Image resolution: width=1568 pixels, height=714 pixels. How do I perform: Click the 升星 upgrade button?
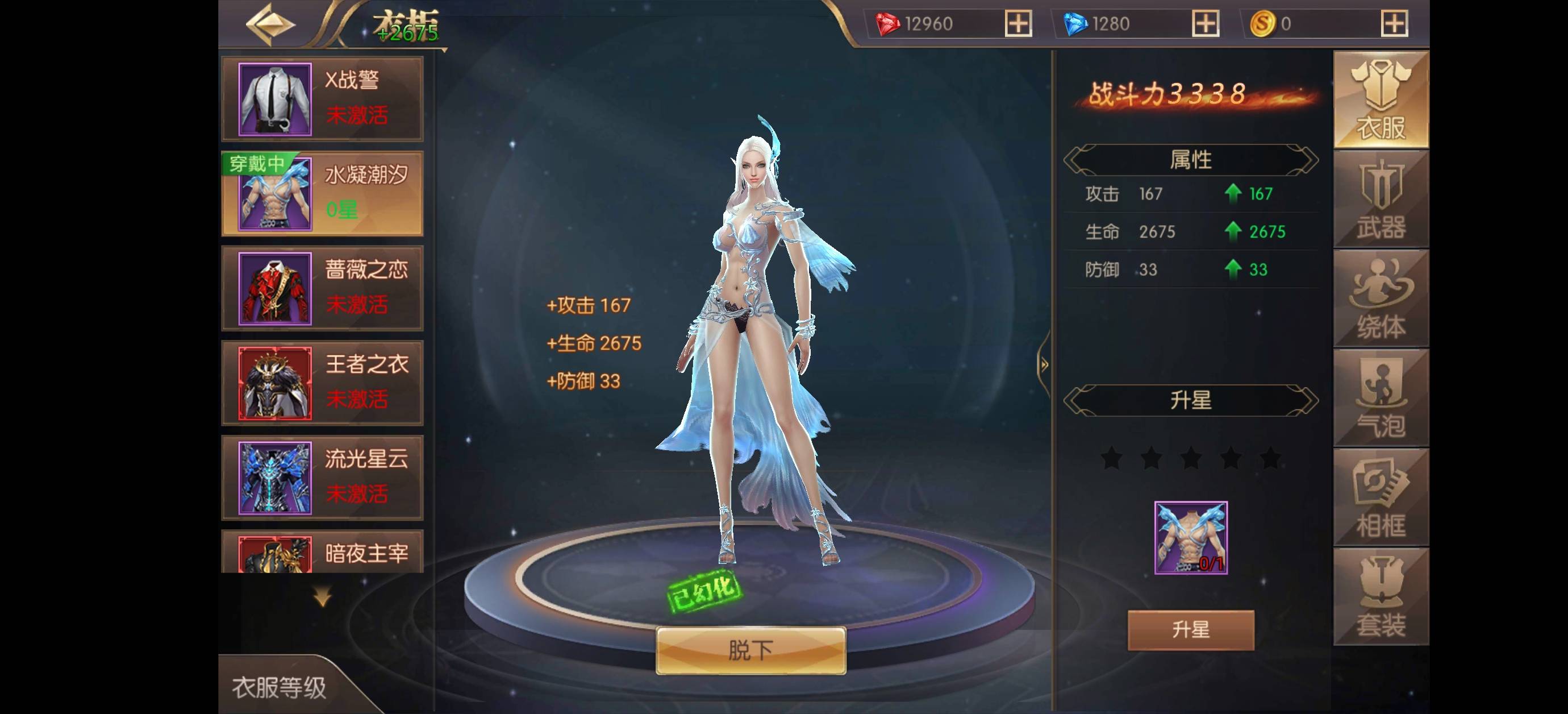pos(1191,630)
